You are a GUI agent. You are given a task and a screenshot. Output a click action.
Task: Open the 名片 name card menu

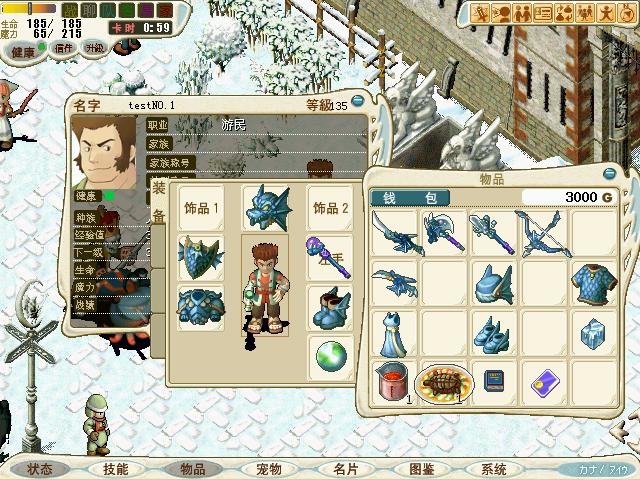[344, 469]
